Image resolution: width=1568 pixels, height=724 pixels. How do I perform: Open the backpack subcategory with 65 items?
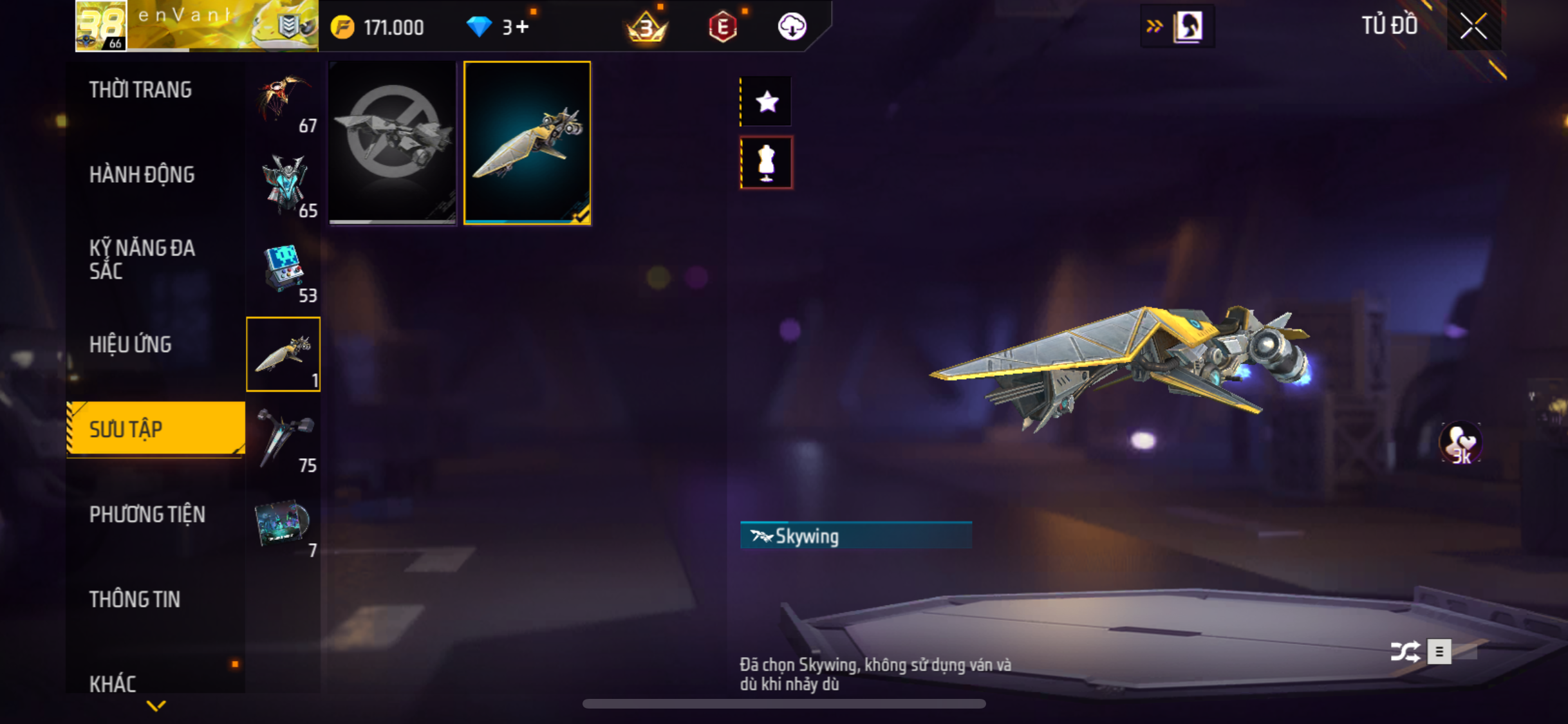pos(284,185)
